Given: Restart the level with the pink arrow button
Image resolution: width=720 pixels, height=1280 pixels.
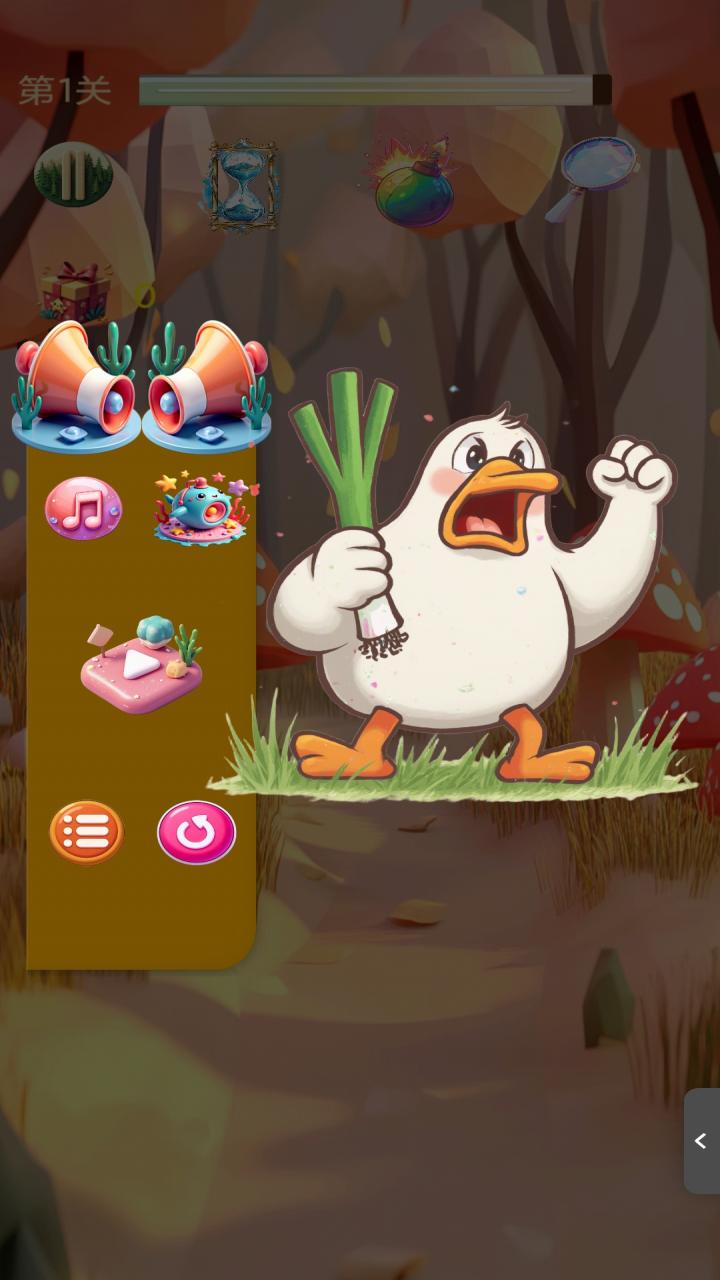Looking at the screenshot, I should (197, 832).
